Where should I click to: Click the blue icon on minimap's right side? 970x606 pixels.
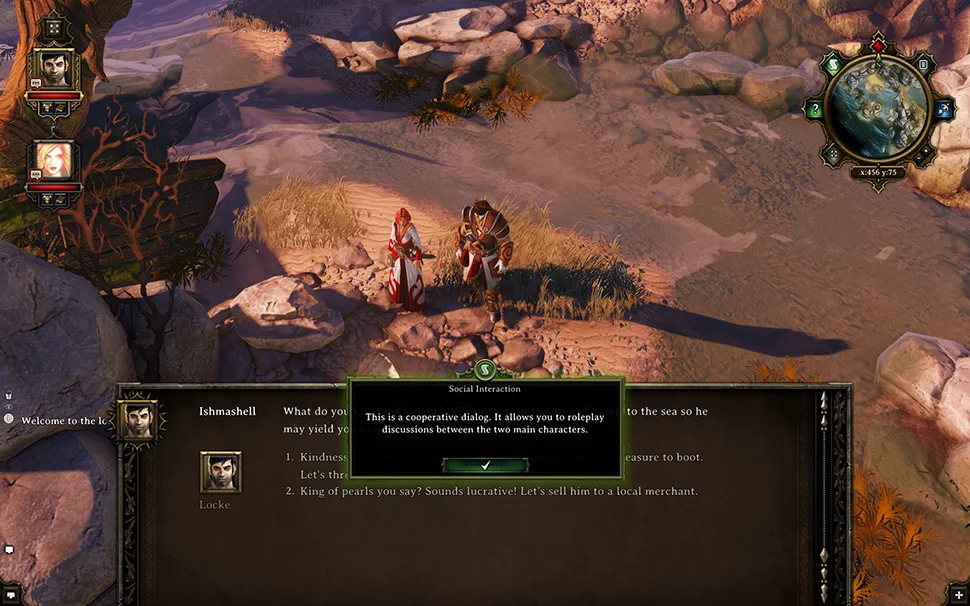click(x=943, y=109)
